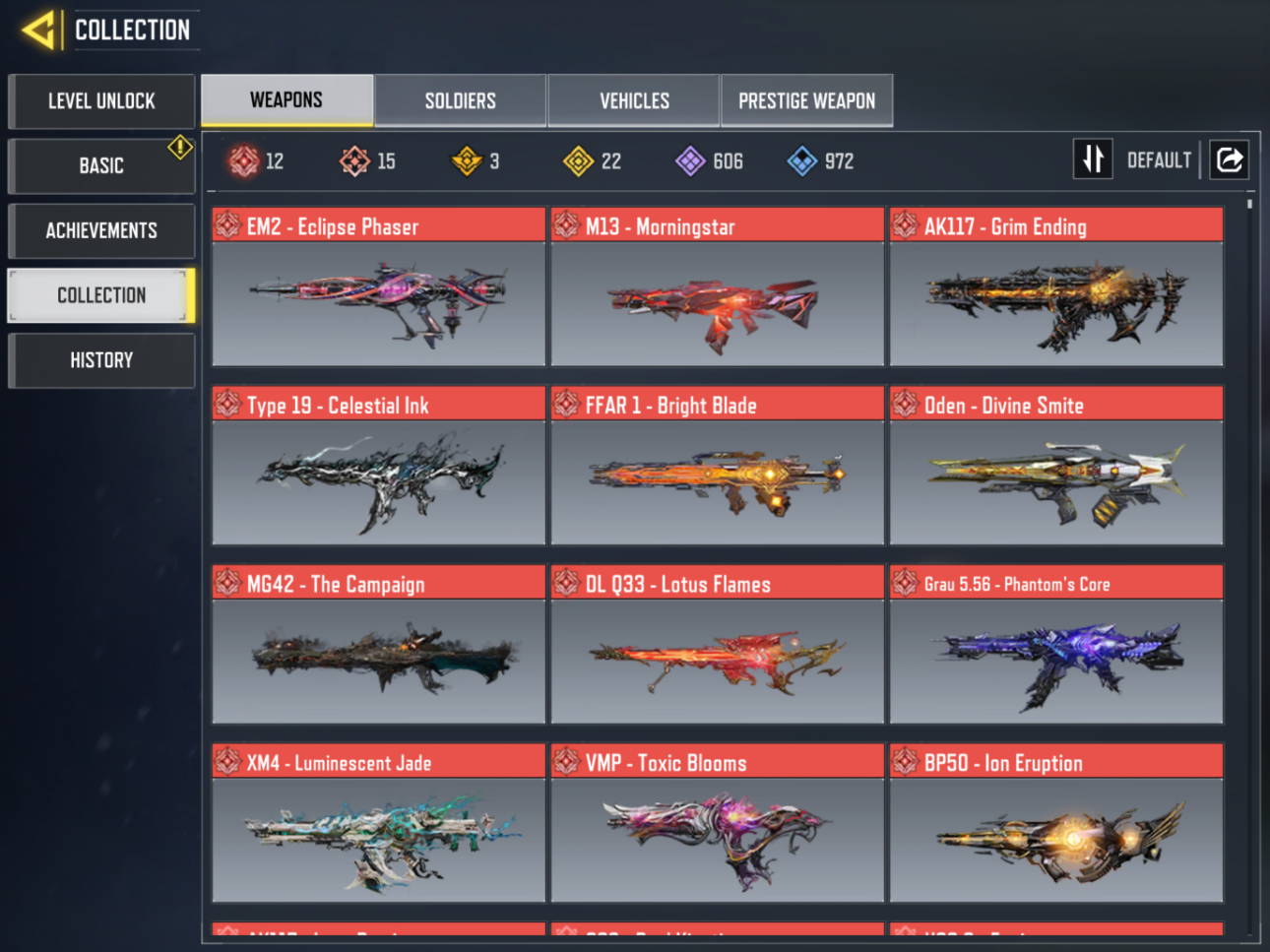Switch to the VEHICLES tab
The width and height of the screenshot is (1270, 952).
633,99
